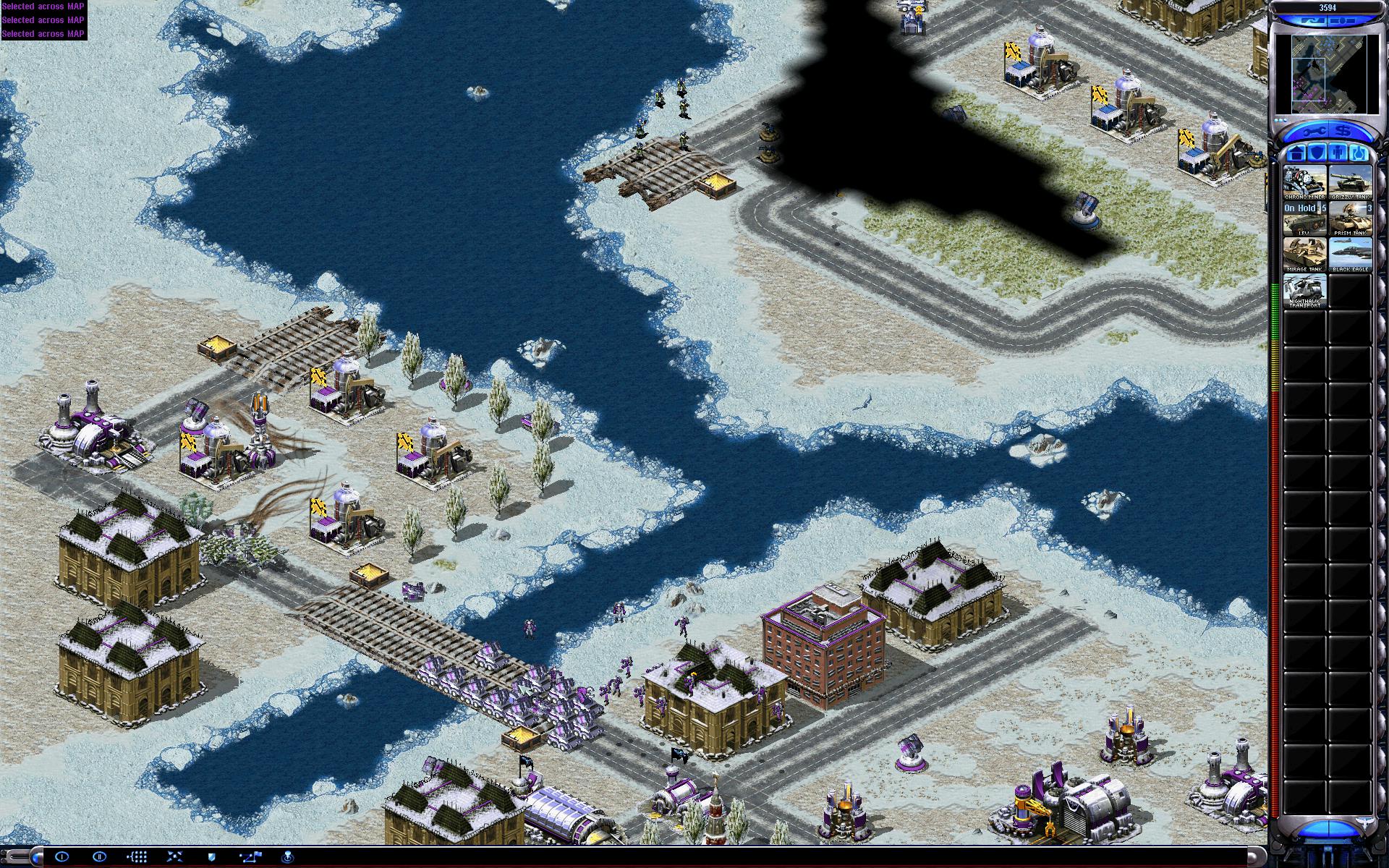The image size is (1389, 868).
Task: Add another Prism Tank to the queue
Action: pyautogui.click(x=1350, y=218)
